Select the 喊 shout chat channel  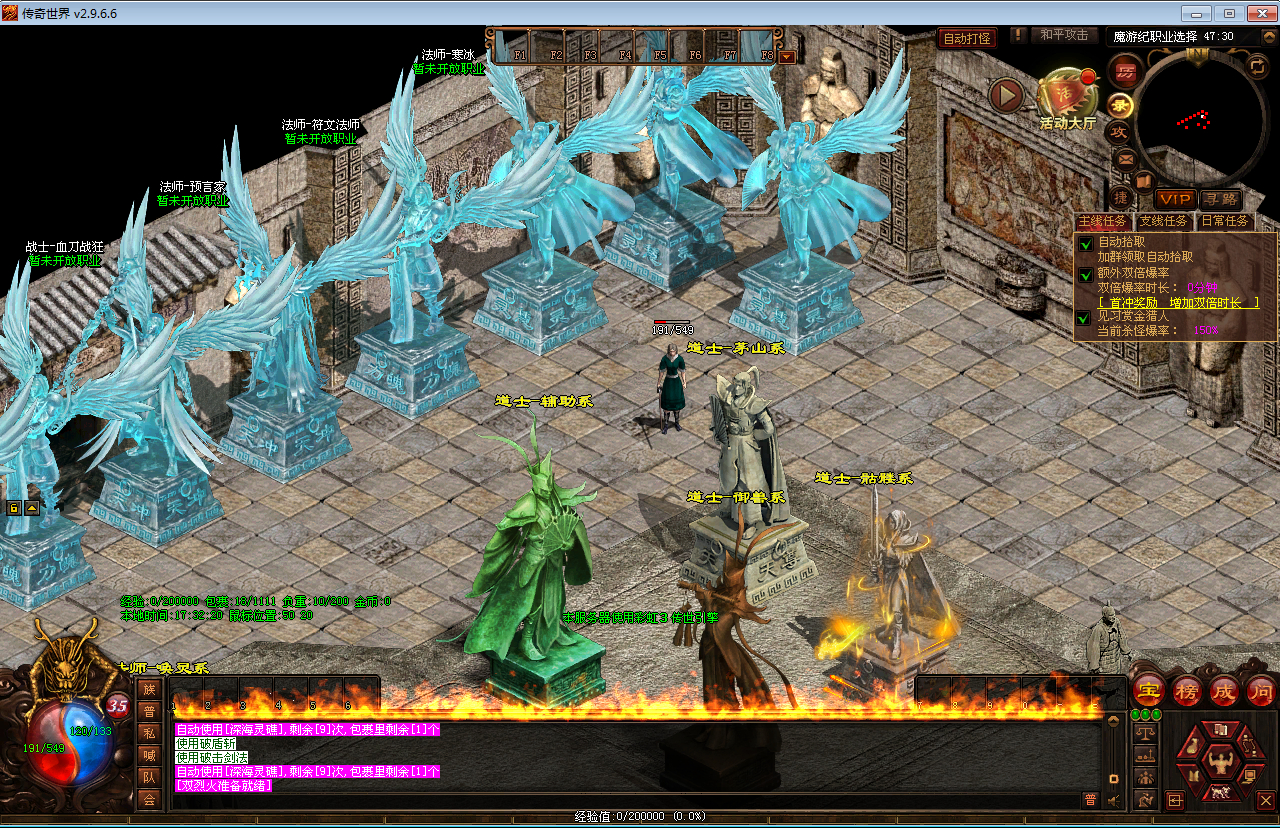pos(149,755)
